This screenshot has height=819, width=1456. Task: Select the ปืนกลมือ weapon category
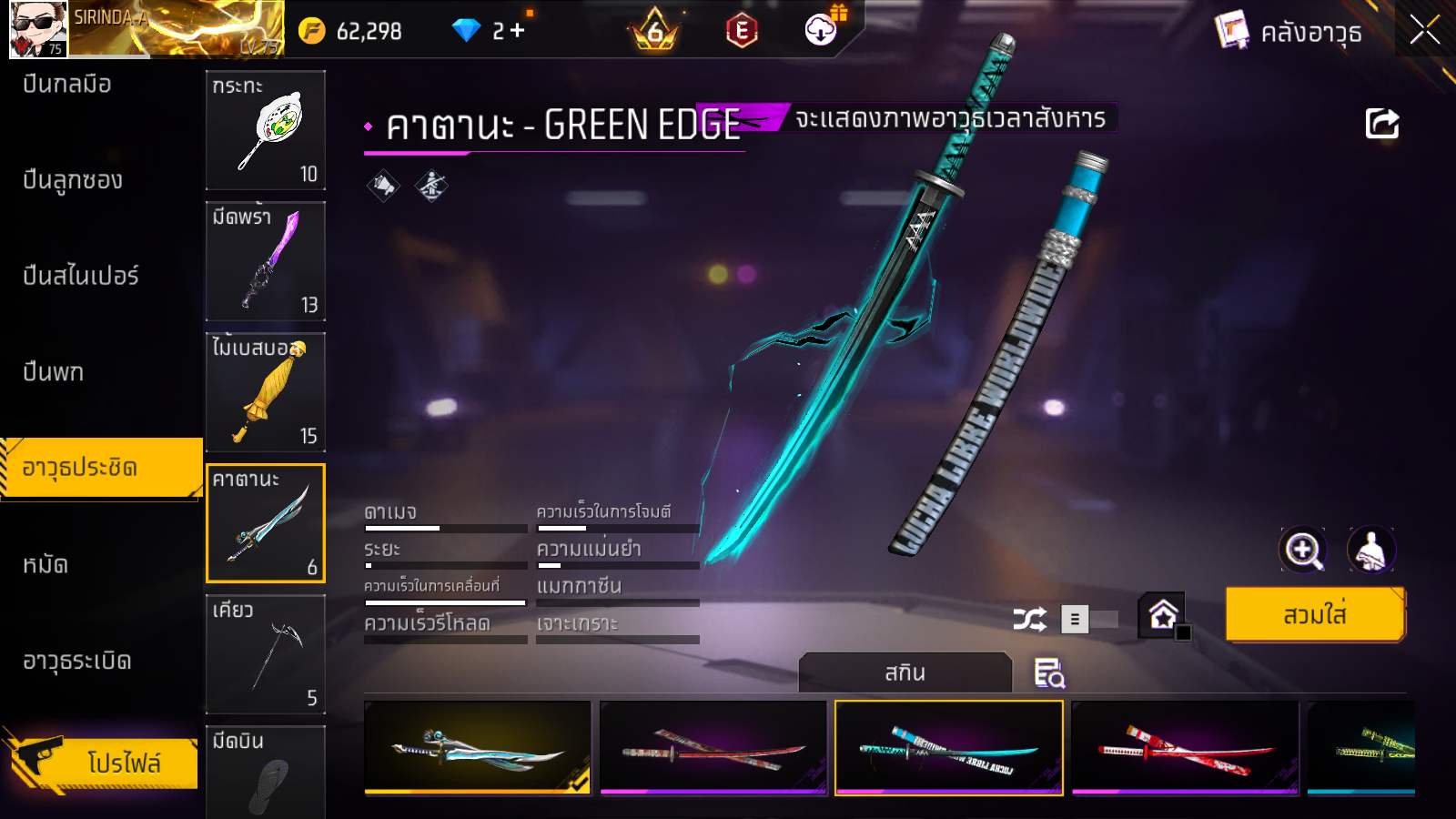(67, 85)
